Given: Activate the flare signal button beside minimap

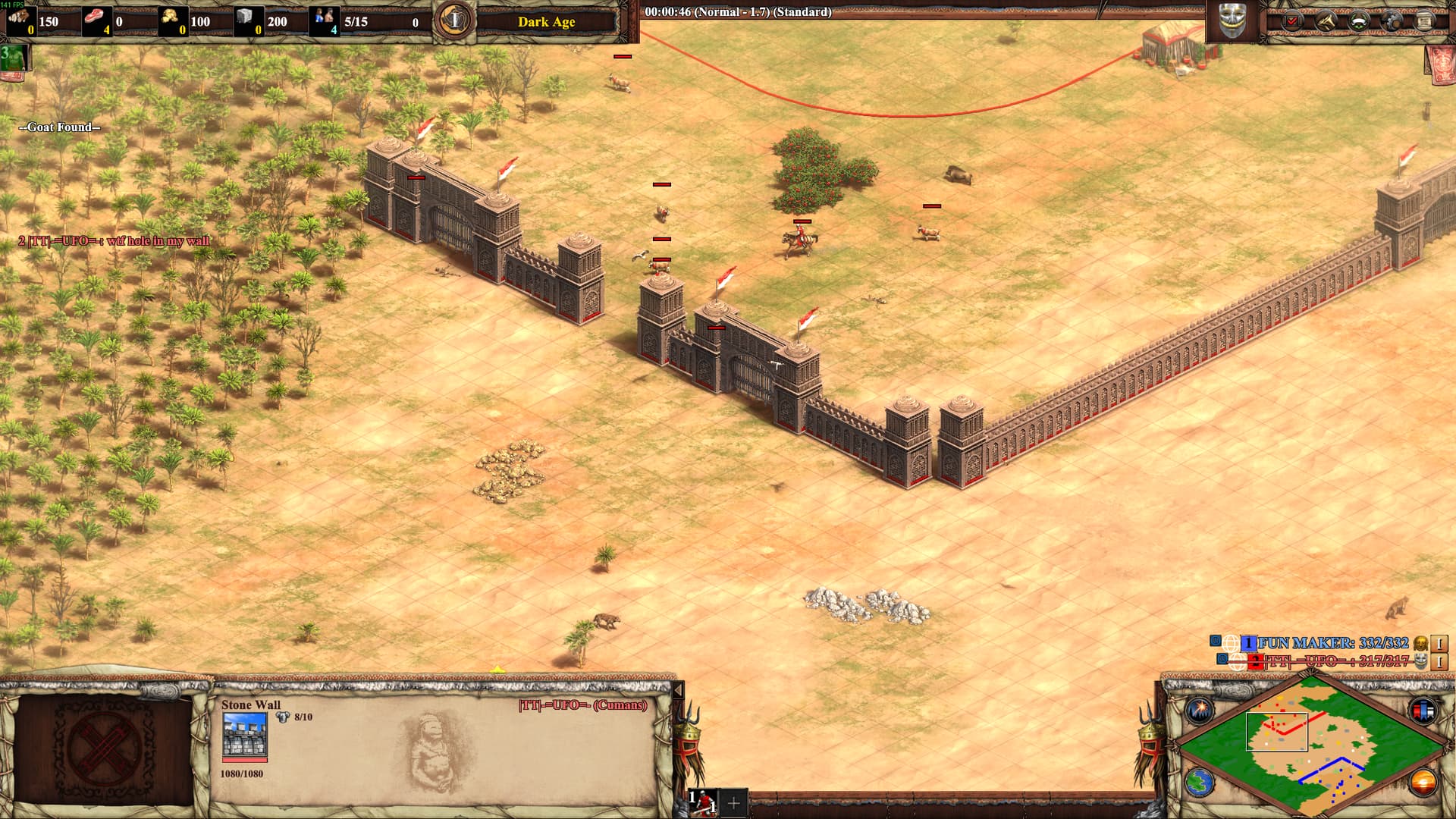Looking at the screenshot, I should (x=1200, y=711).
